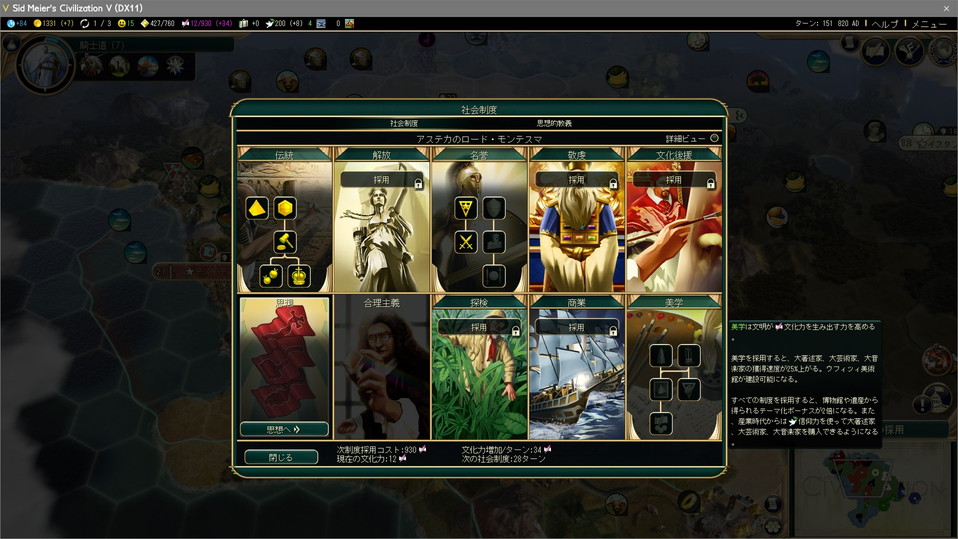Click the 思想へ ideology button

[284, 429]
